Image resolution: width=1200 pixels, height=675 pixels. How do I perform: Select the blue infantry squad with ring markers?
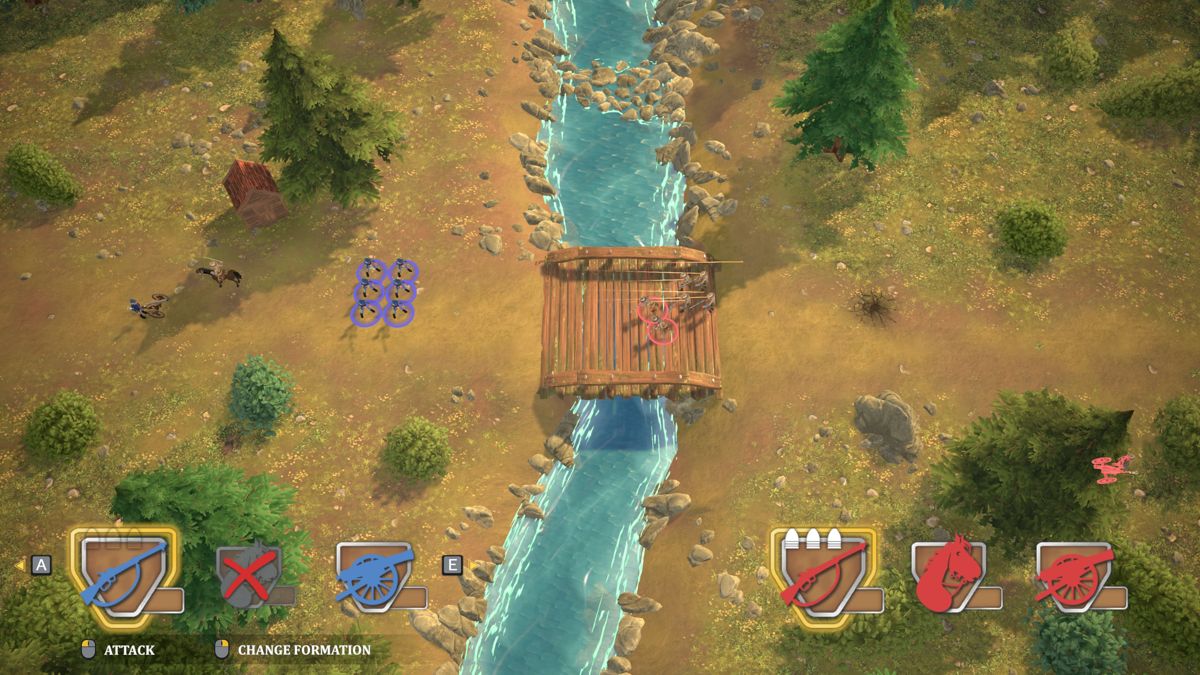(x=385, y=292)
